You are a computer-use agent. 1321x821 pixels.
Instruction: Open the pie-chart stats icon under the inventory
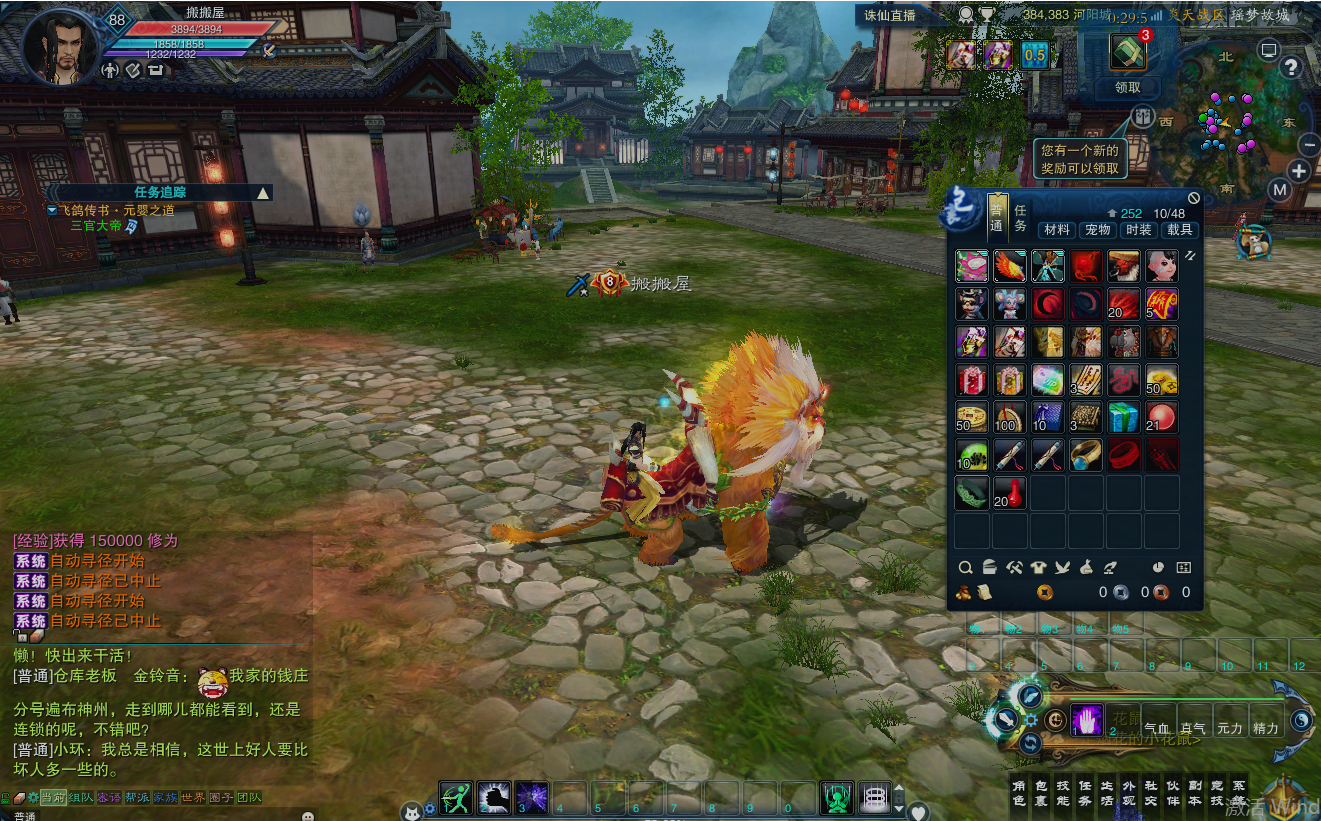(1157, 567)
